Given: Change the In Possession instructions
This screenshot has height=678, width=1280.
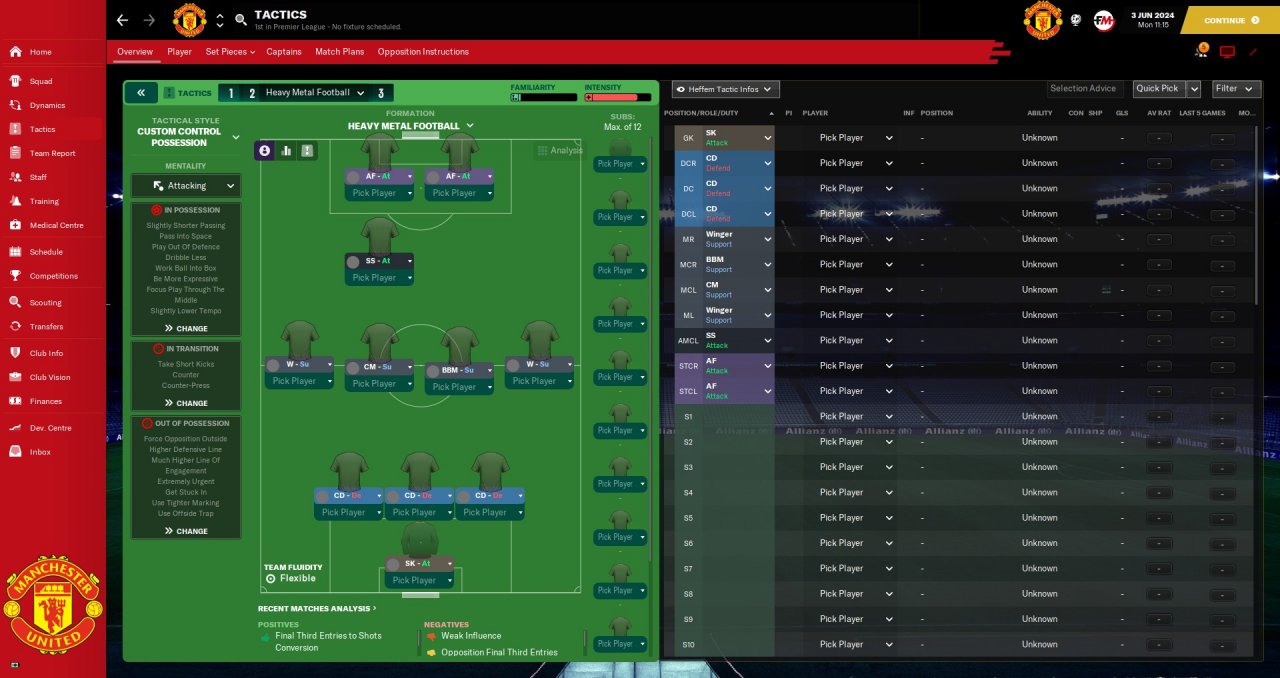Looking at the screenshot, I should [186, 328].
